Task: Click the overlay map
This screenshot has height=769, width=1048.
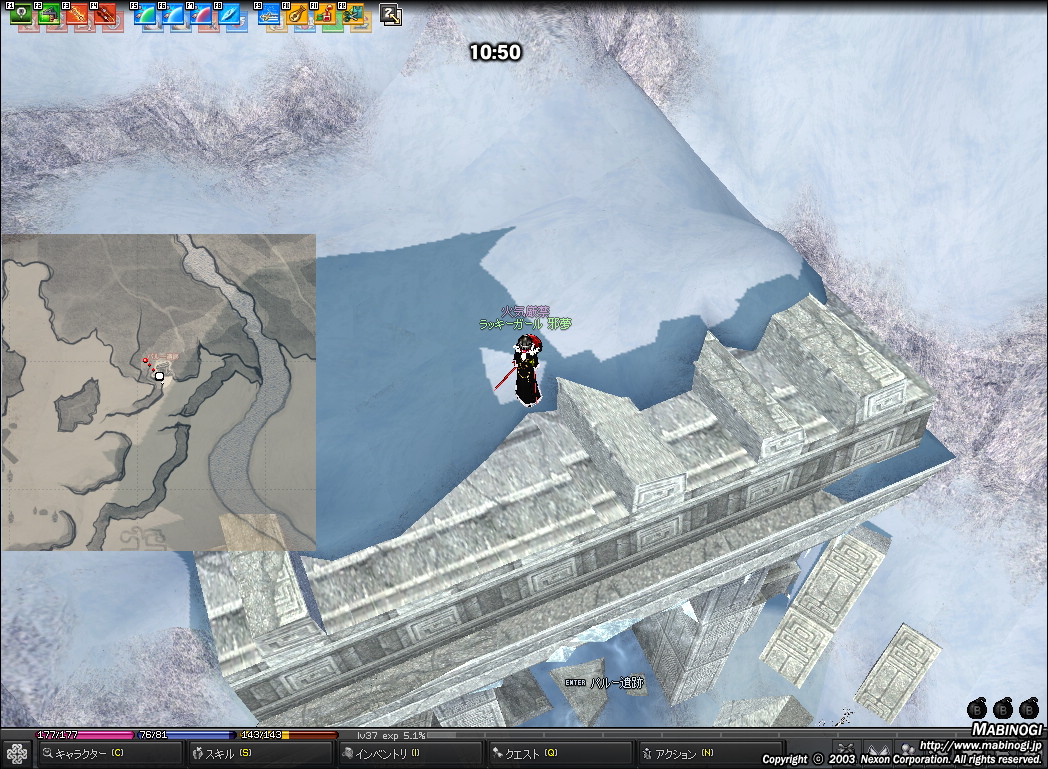Action: (158, 392)
